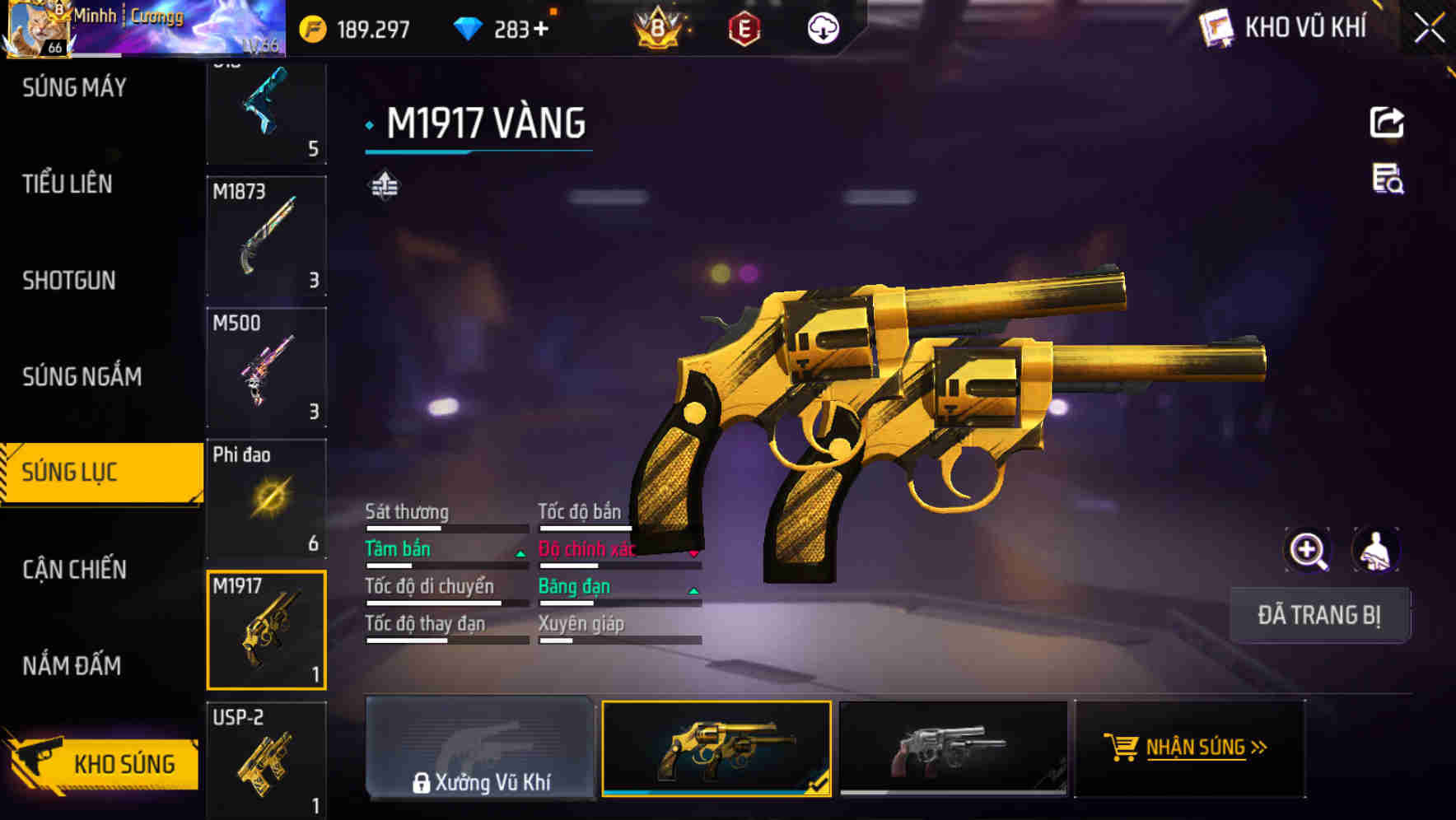Screen dimensions: 1456x820
Task: Toggle the equipped gold M1917 skin thumbnail
Action: click(715, 749)
